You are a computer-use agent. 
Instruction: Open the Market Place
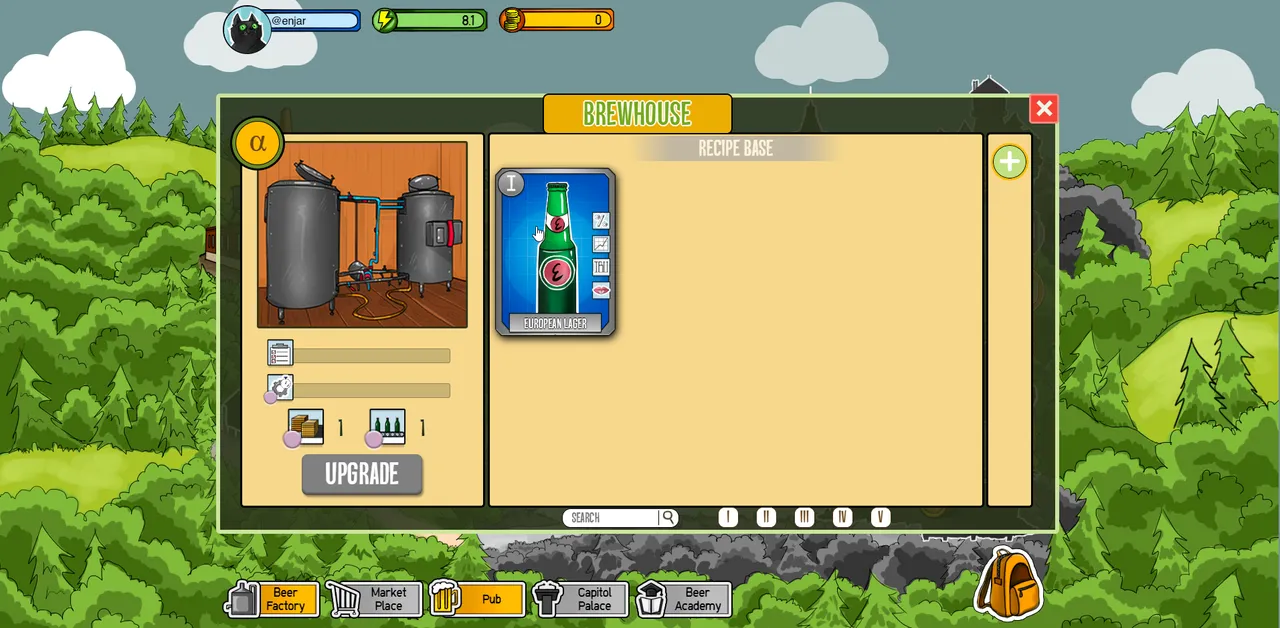[375, 599]
